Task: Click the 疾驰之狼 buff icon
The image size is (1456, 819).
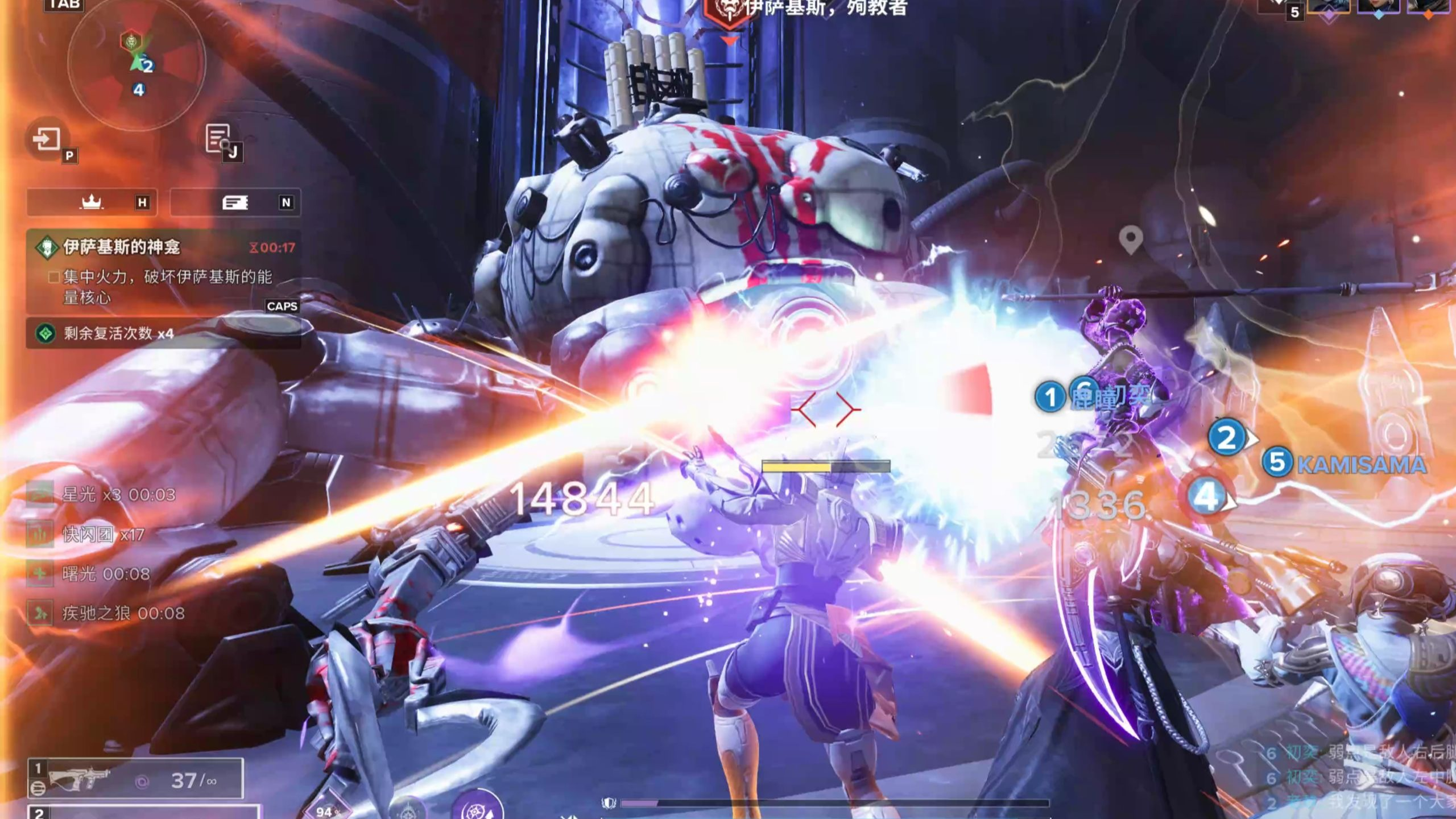Action: coord(40,613)
